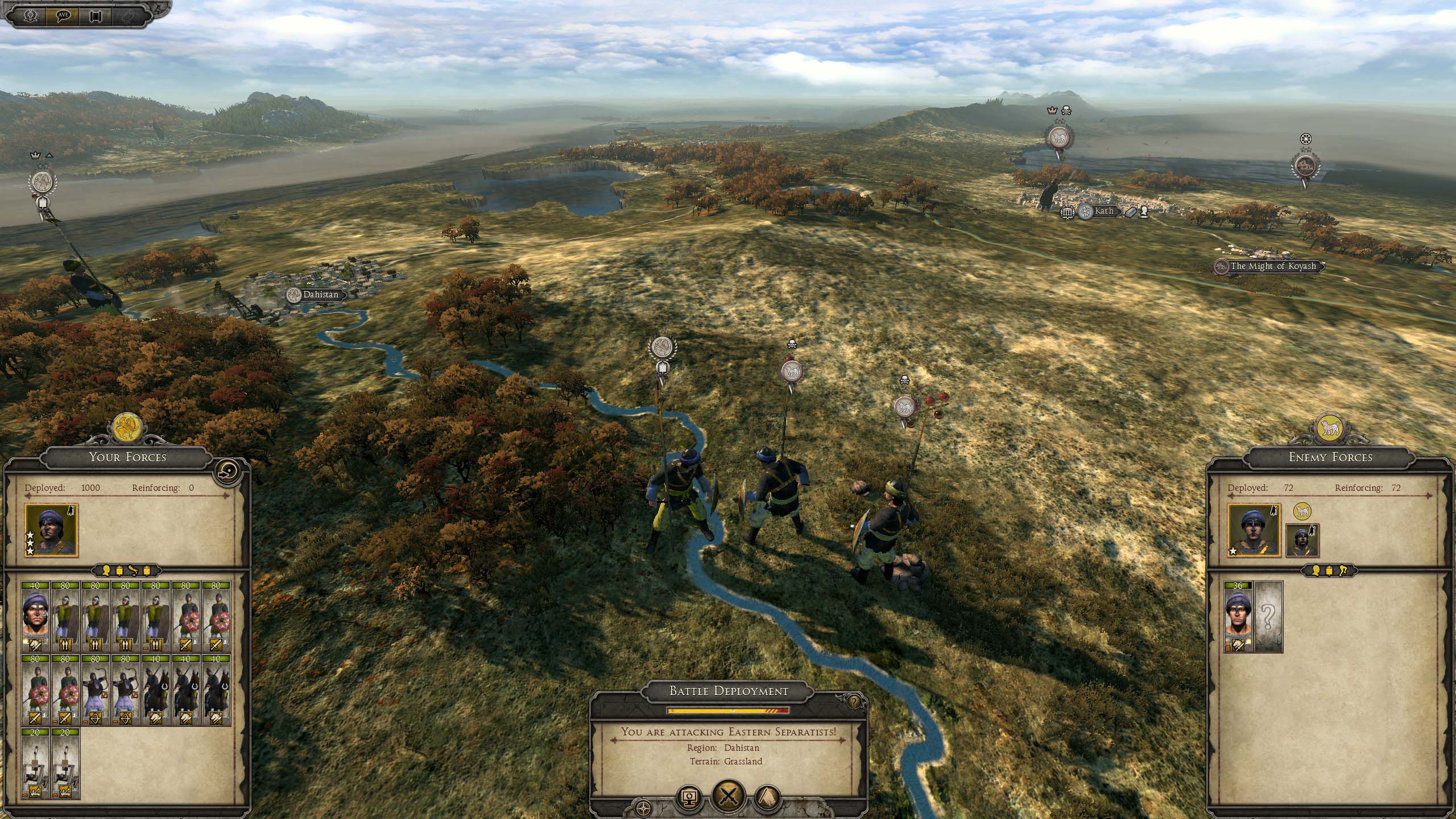Click your faction emblem above Your Forces

pyautogui.click(x=127, y=429)
